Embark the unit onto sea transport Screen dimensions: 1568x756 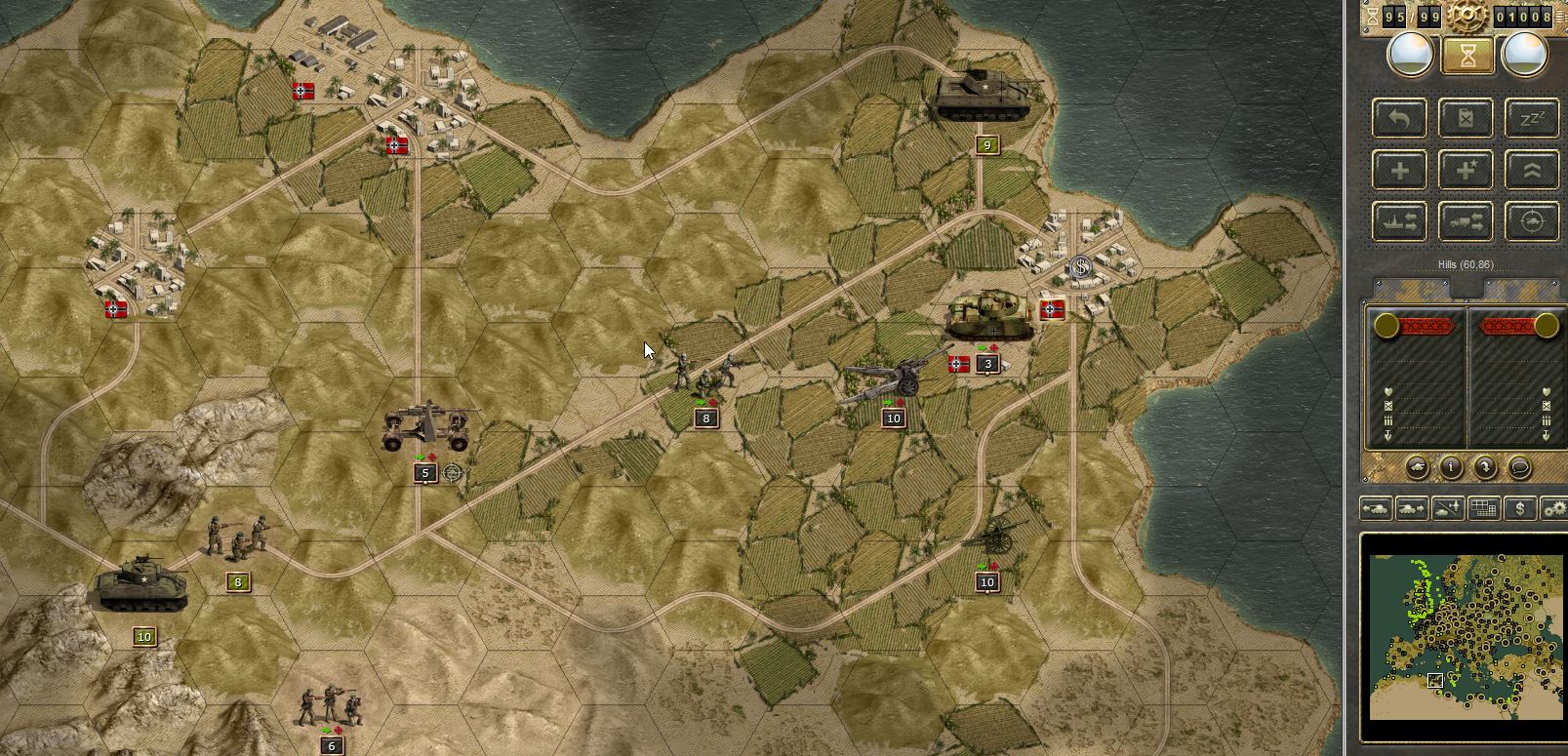[1399, 219]
